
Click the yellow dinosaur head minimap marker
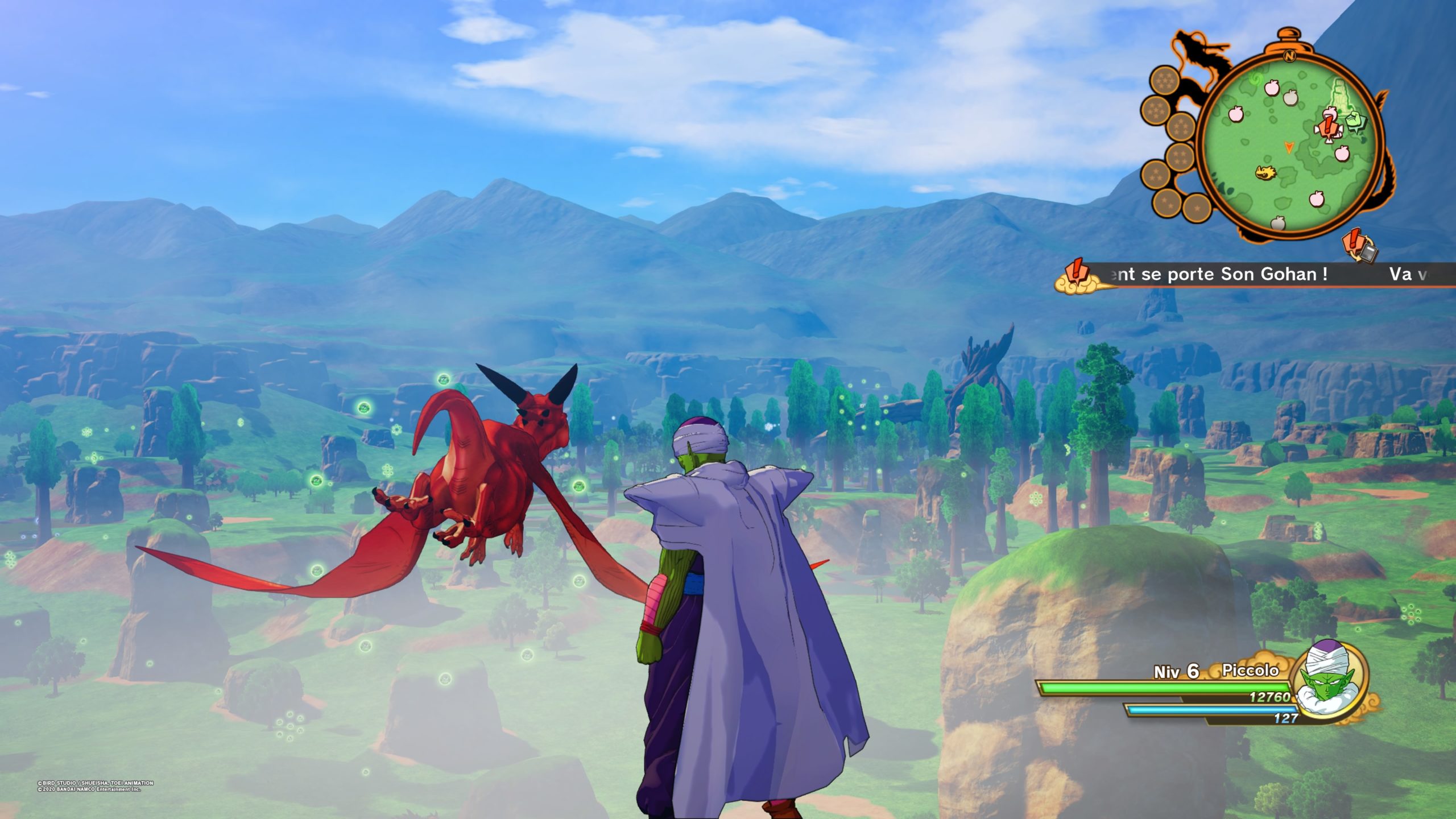1265,172
